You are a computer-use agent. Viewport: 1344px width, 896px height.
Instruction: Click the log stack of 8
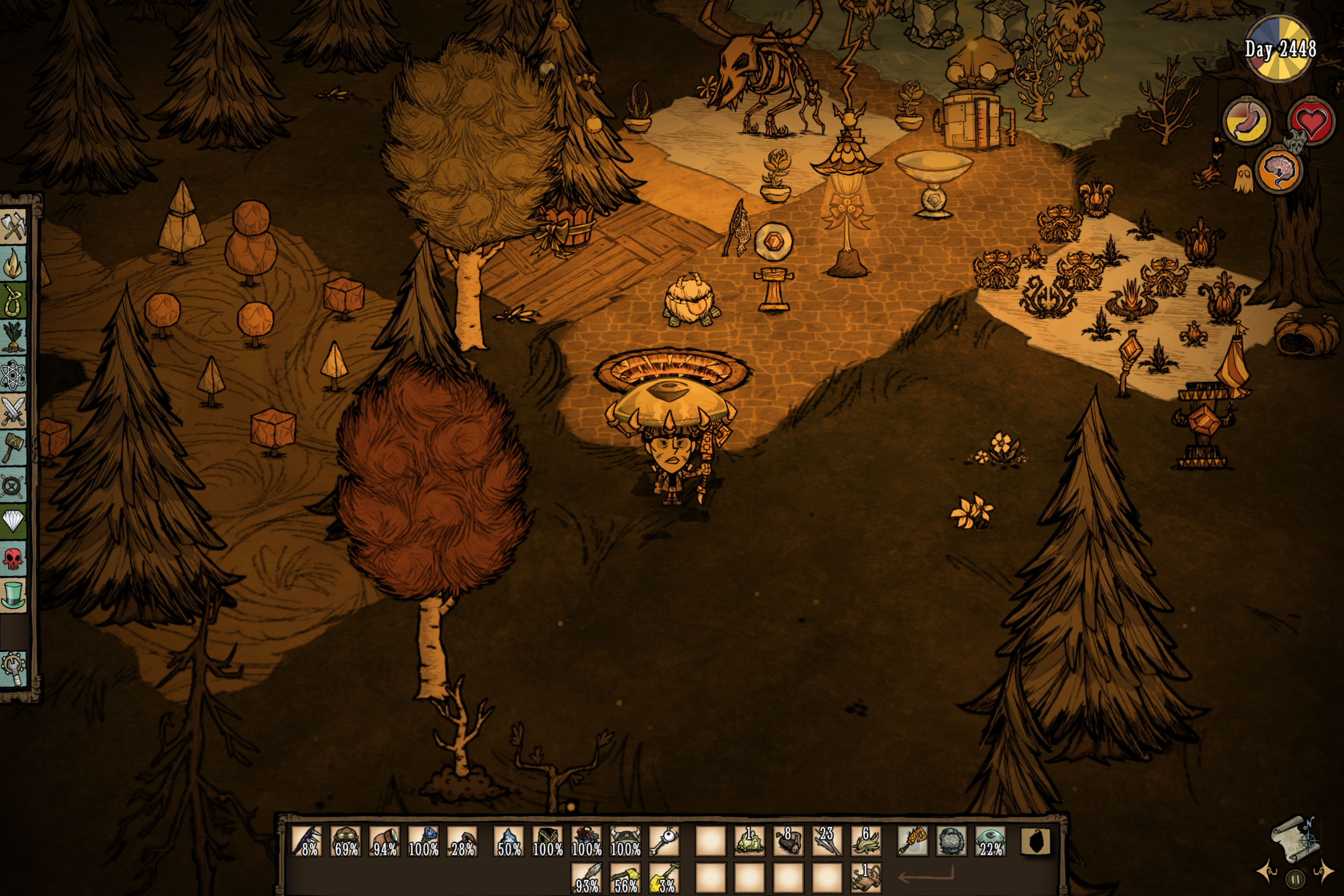coord(788,841)
